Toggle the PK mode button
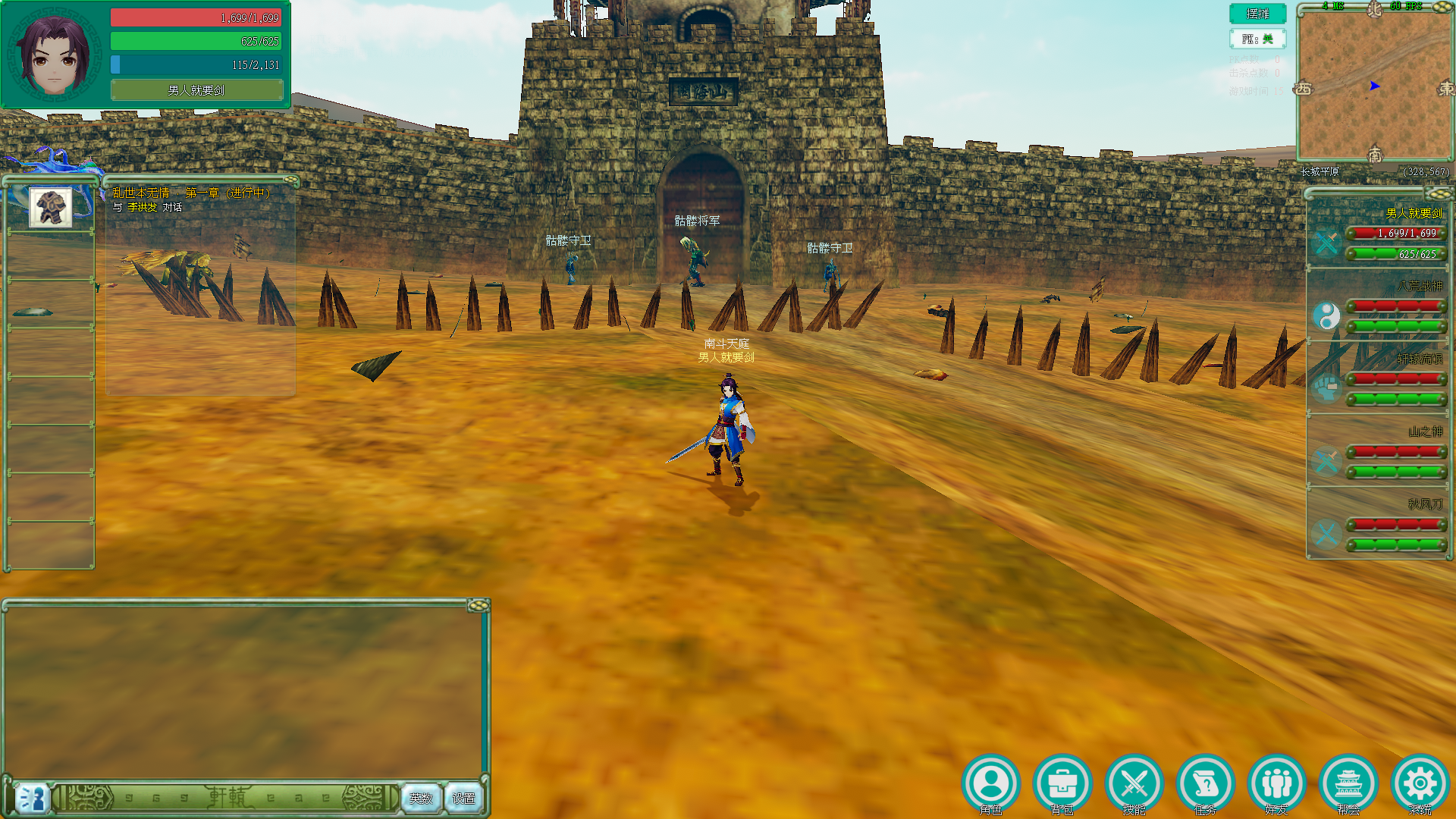Viewport: 1456px width, 819px height. point(1257,39)
